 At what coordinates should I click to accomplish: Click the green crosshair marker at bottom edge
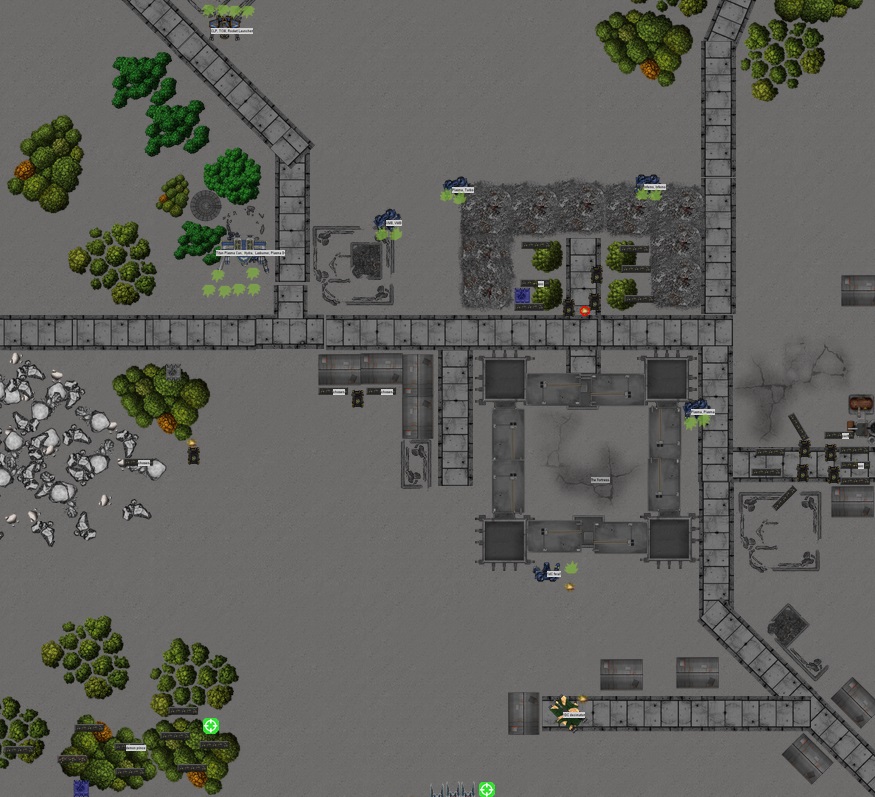pos(487,790)
